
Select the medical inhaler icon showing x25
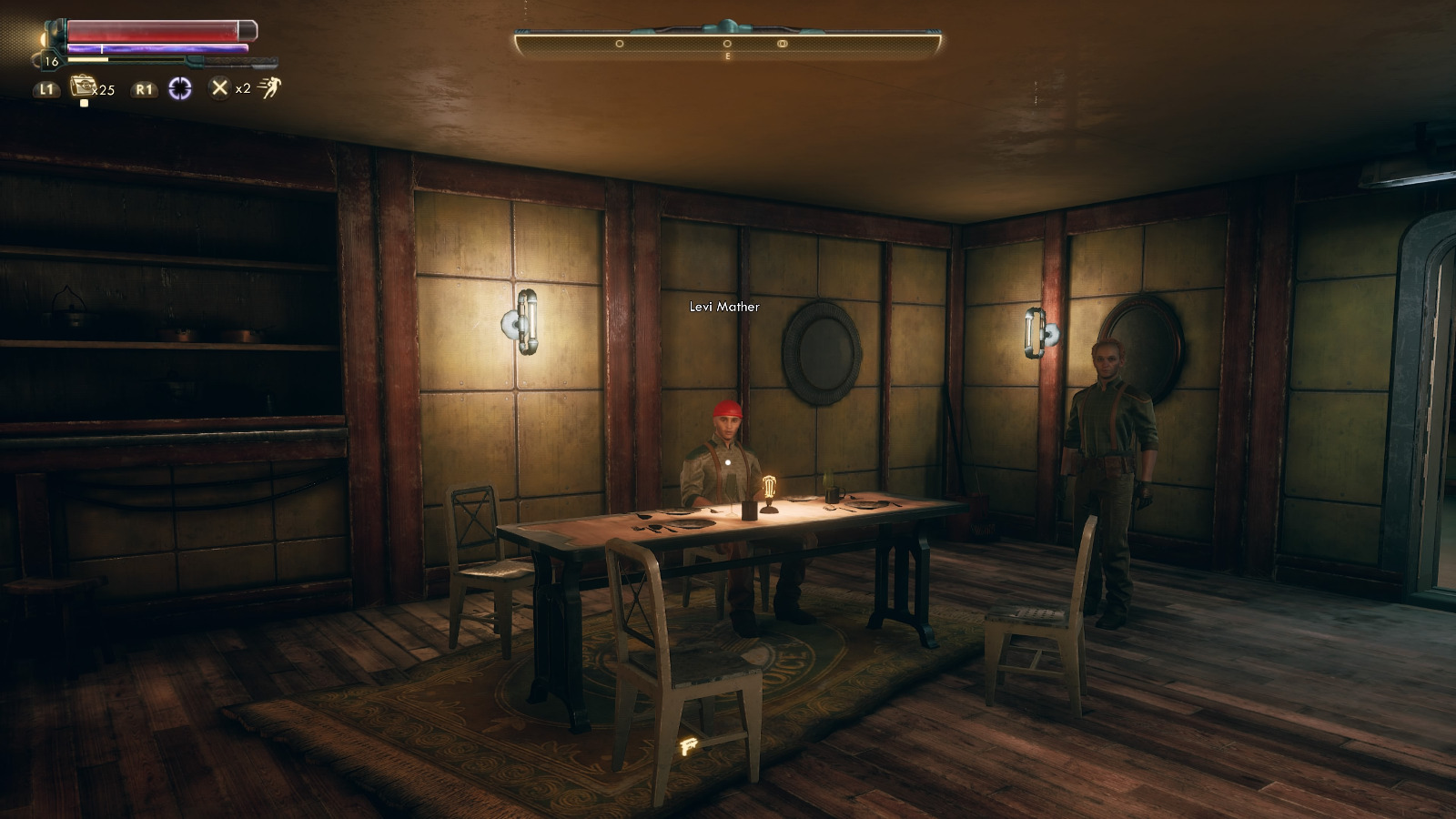click(84, 86)
